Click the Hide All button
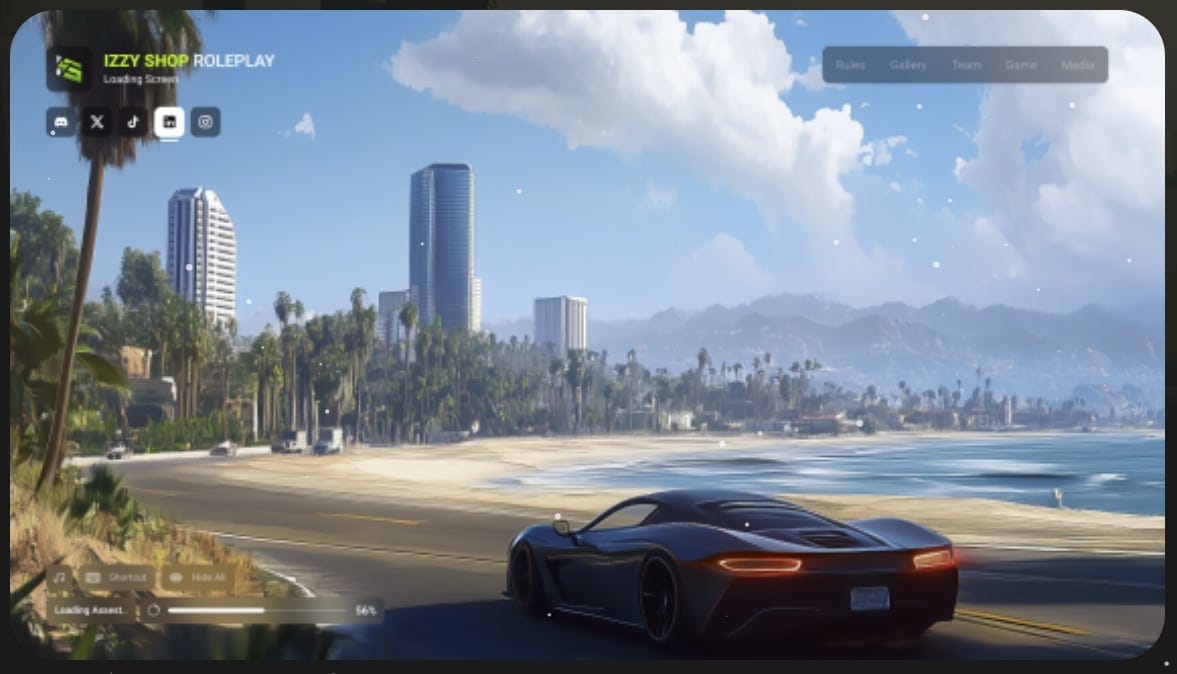The width and height of the screenshot is (1177, 674). pos(197,578)
